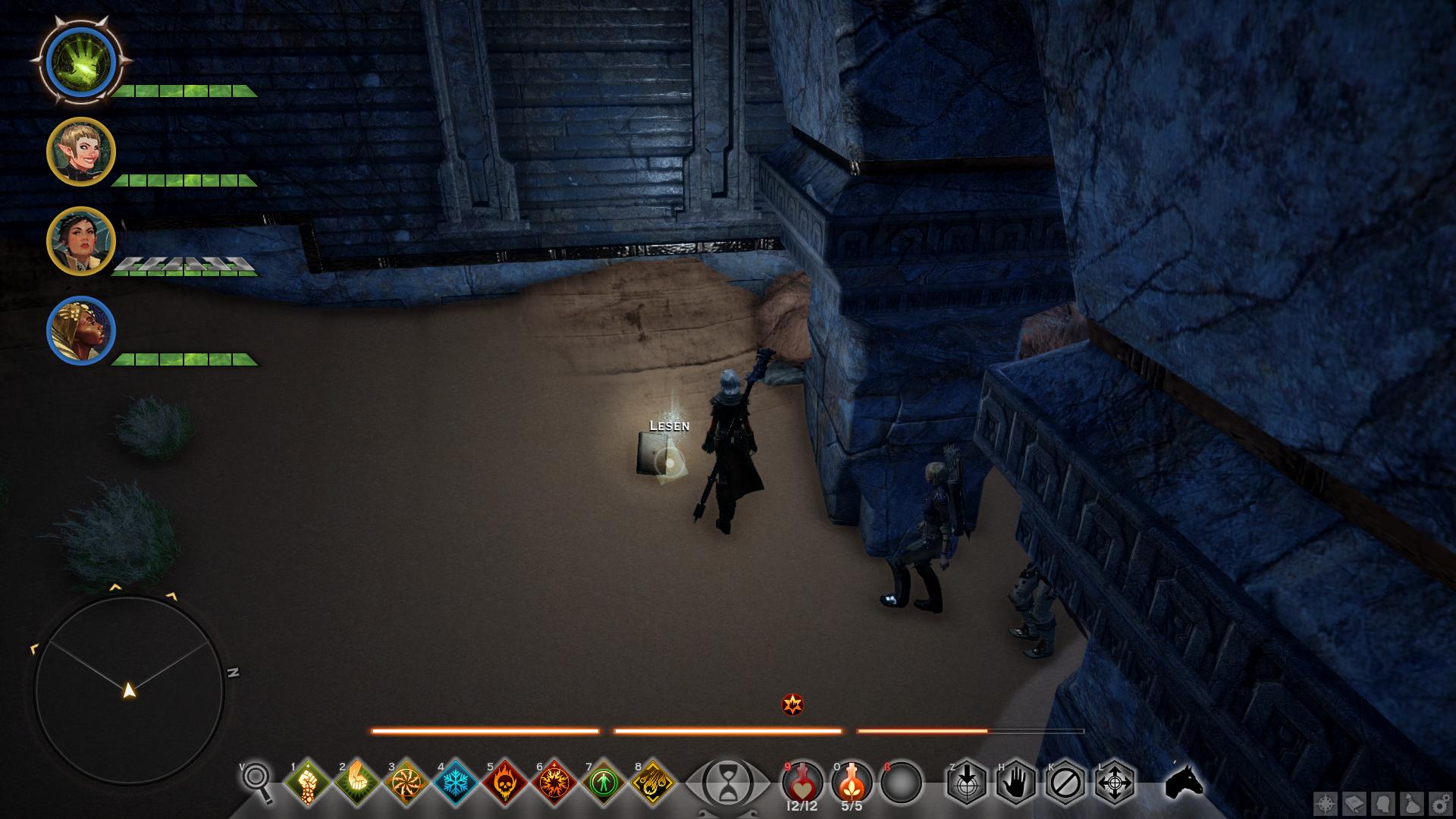
Task: Cast the red fiery burst spell
Action: (554, 782)
